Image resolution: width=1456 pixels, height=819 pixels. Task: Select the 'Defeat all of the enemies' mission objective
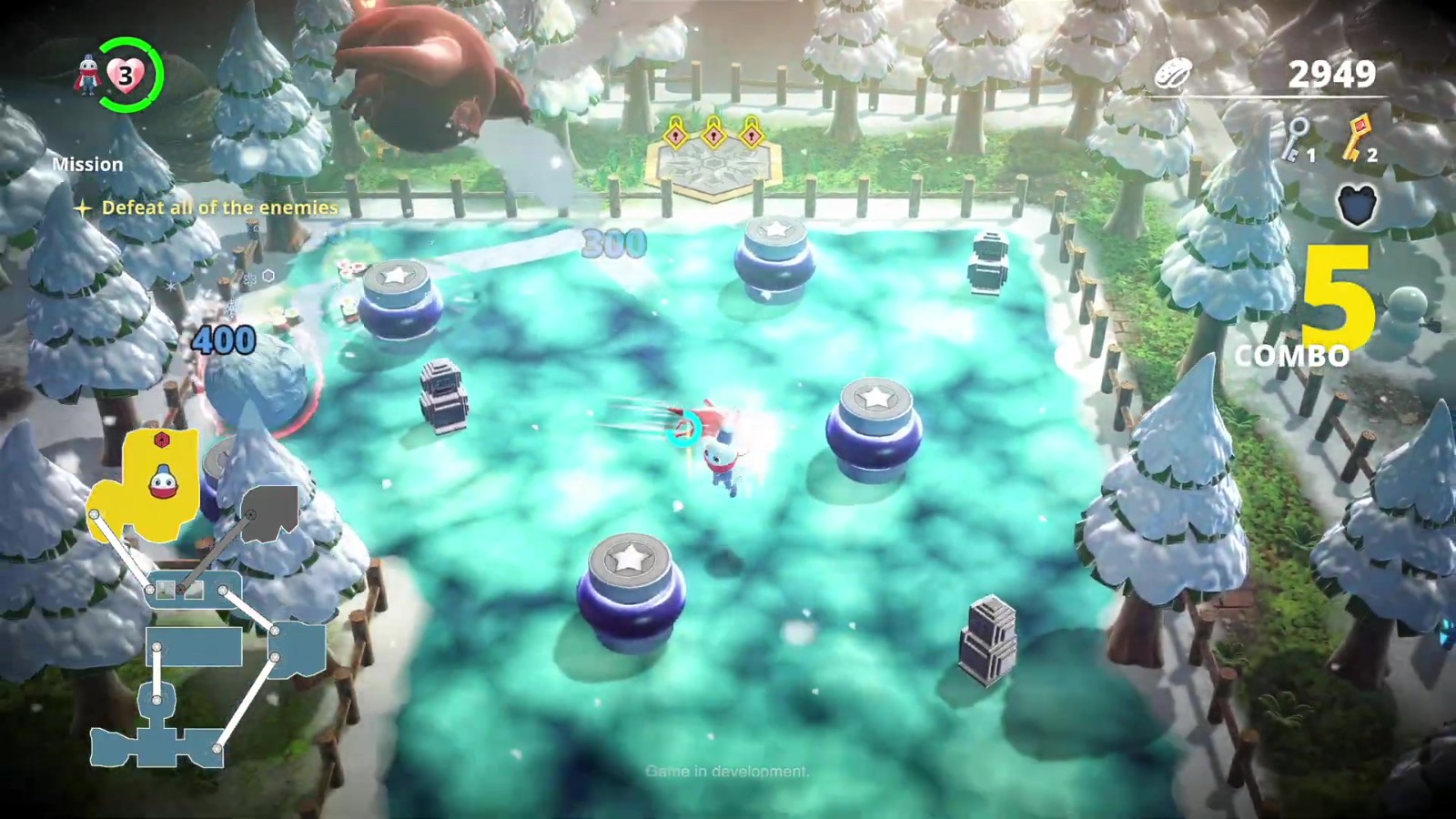click(219, 207)
